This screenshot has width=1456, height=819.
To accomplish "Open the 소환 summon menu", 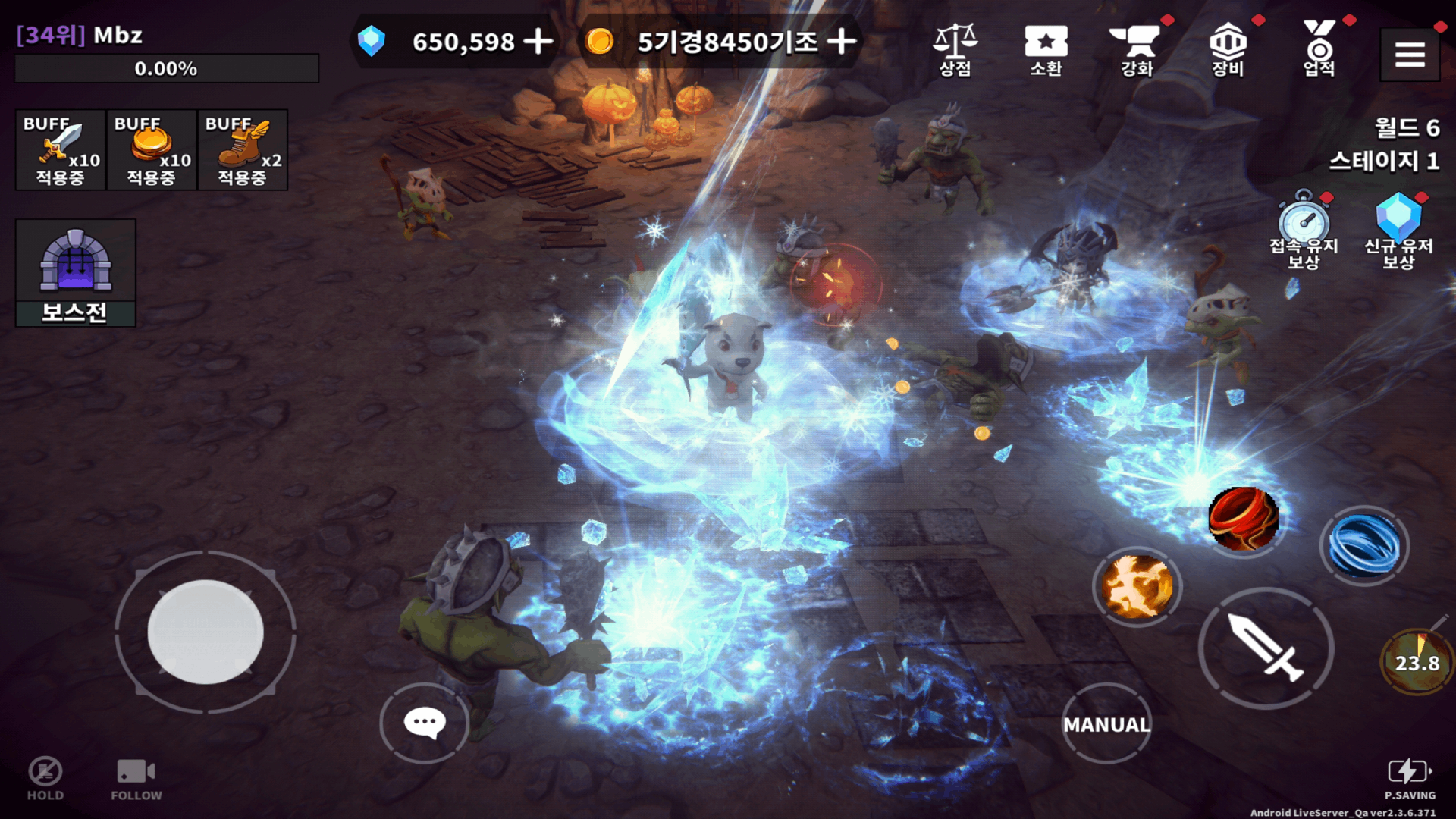I will pyautogui.click(x=1046, y=49).
